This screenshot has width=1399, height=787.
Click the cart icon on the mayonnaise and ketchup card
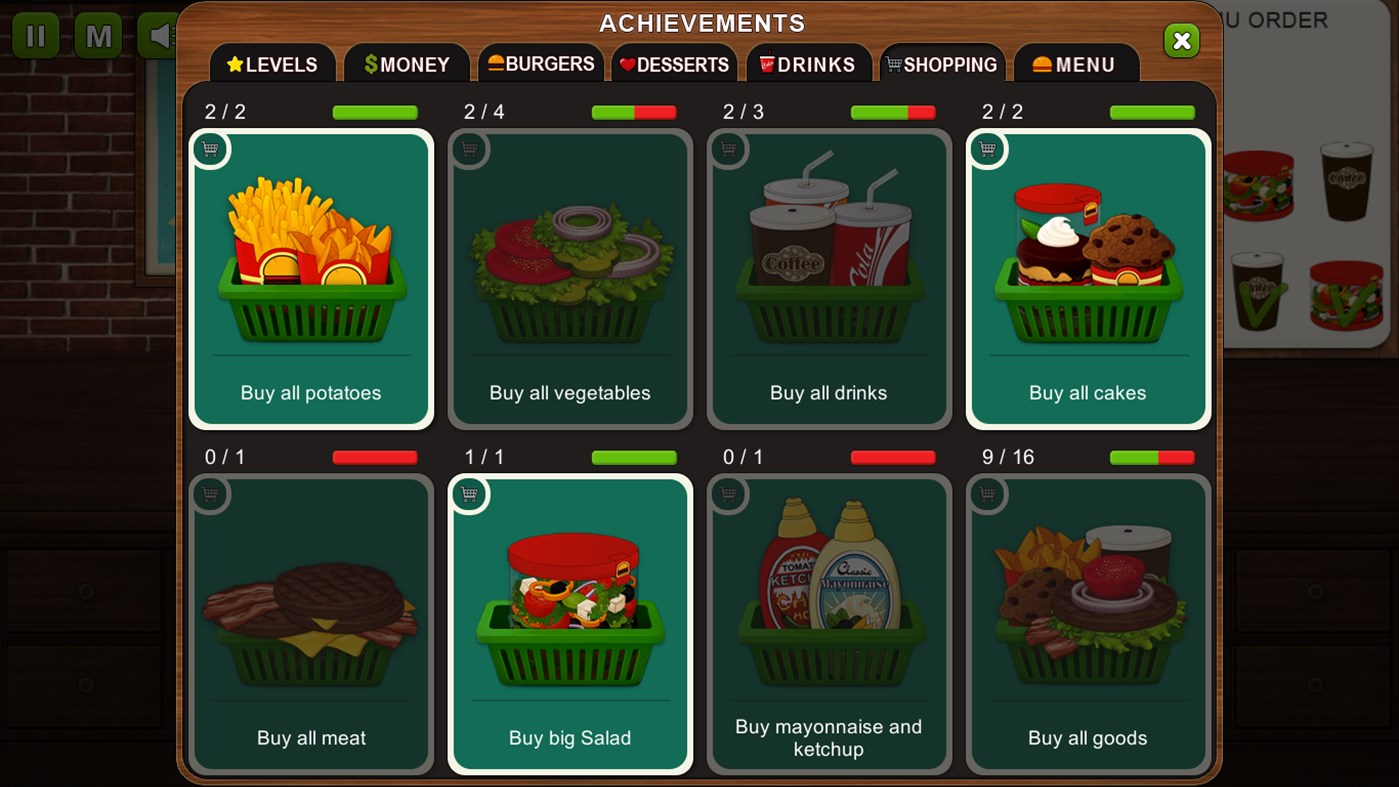point(729,494)
